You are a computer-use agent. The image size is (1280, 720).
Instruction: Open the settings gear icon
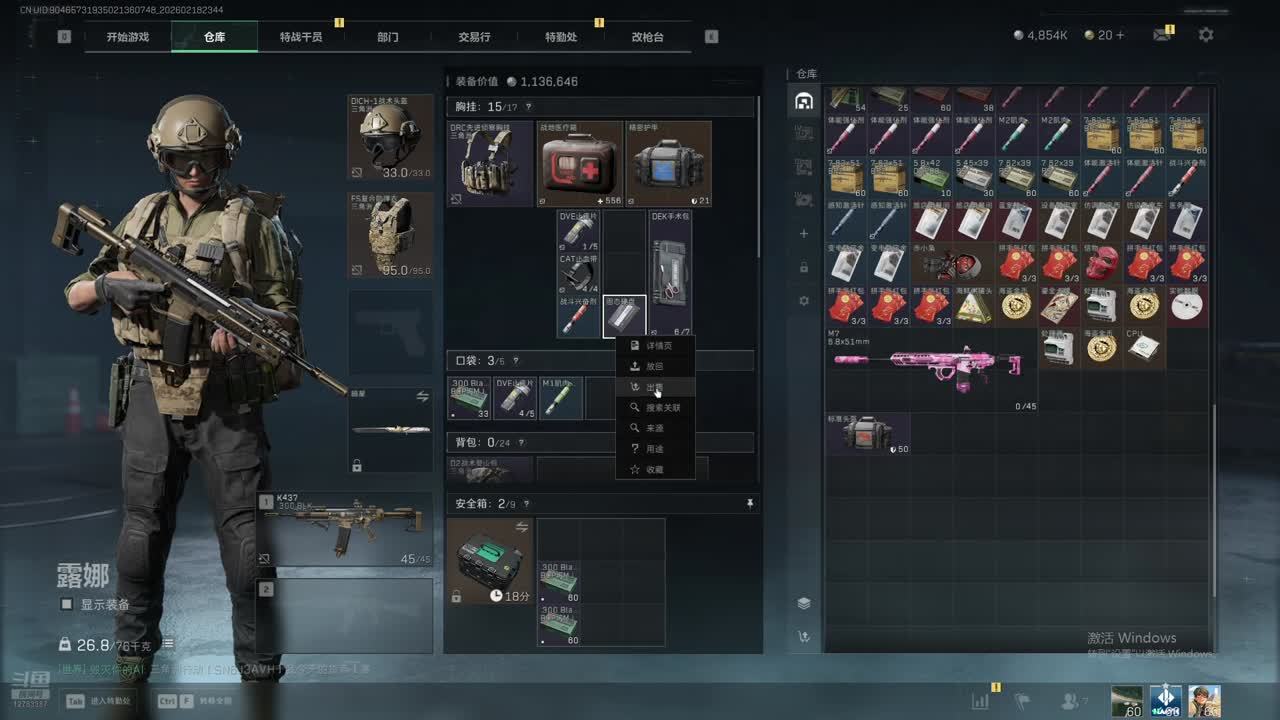pos(1206,35)
